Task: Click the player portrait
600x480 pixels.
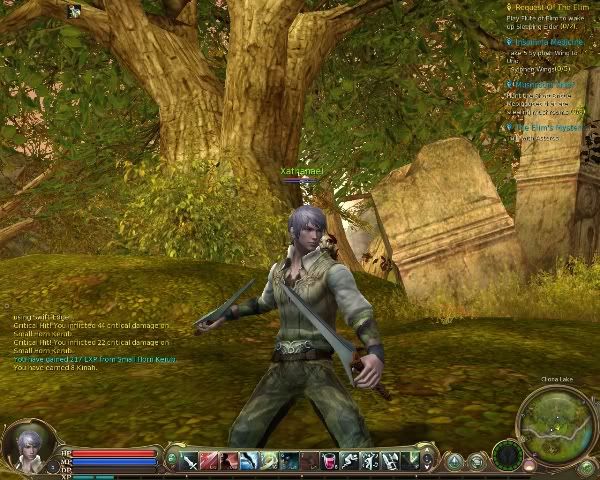Action: tap(27, 445)
